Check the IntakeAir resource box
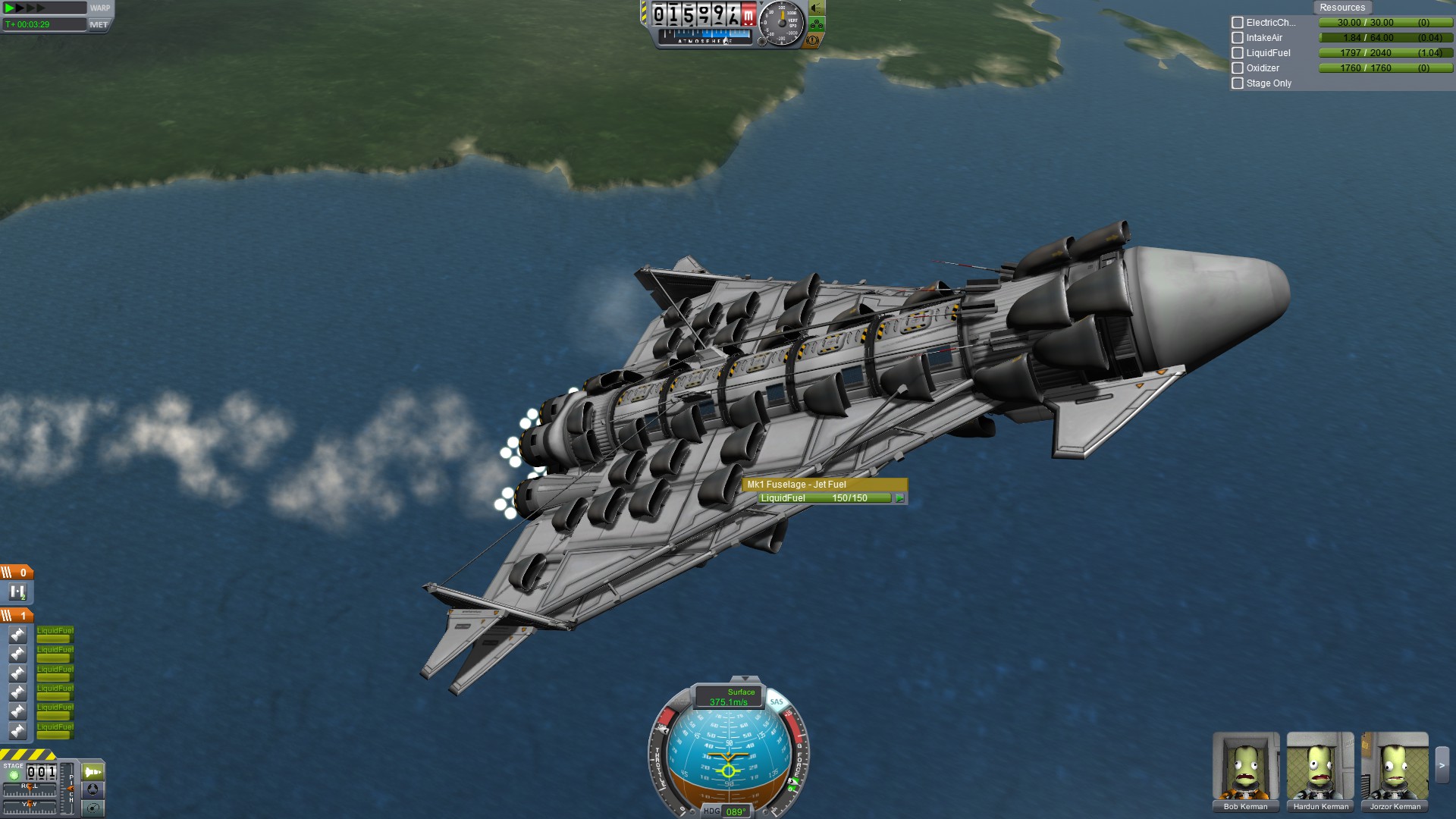1456x819 pixels. pos(1238,38)
